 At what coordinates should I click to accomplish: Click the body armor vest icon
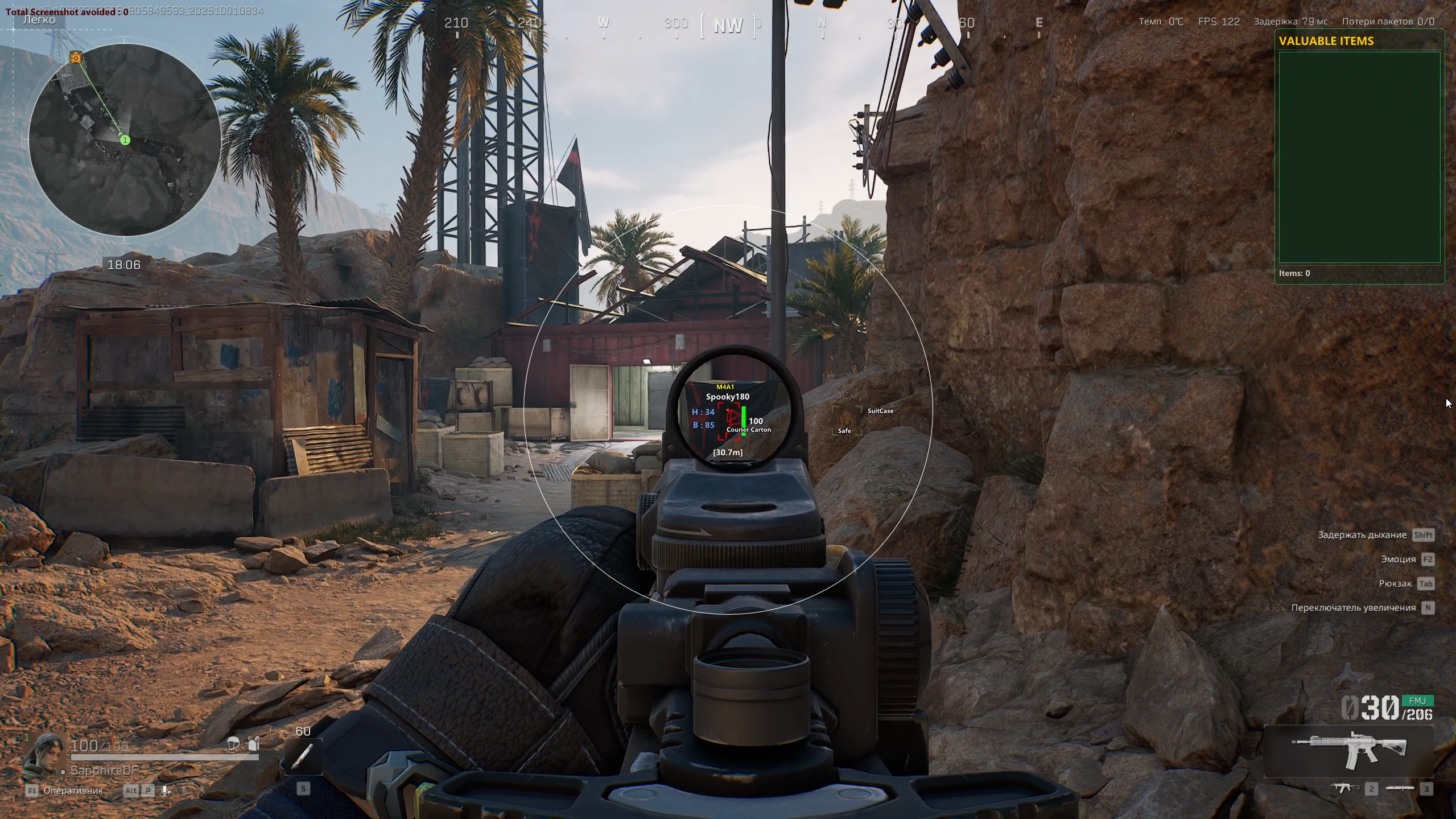tap(254, 743)
